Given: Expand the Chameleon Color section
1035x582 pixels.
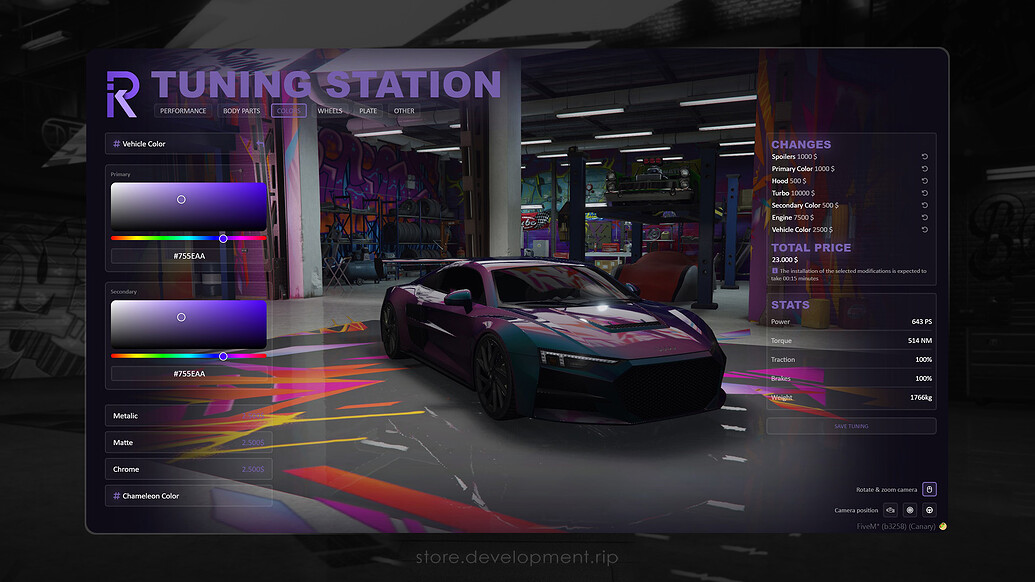Looking at the screenshot, I should tap(189, 496).
